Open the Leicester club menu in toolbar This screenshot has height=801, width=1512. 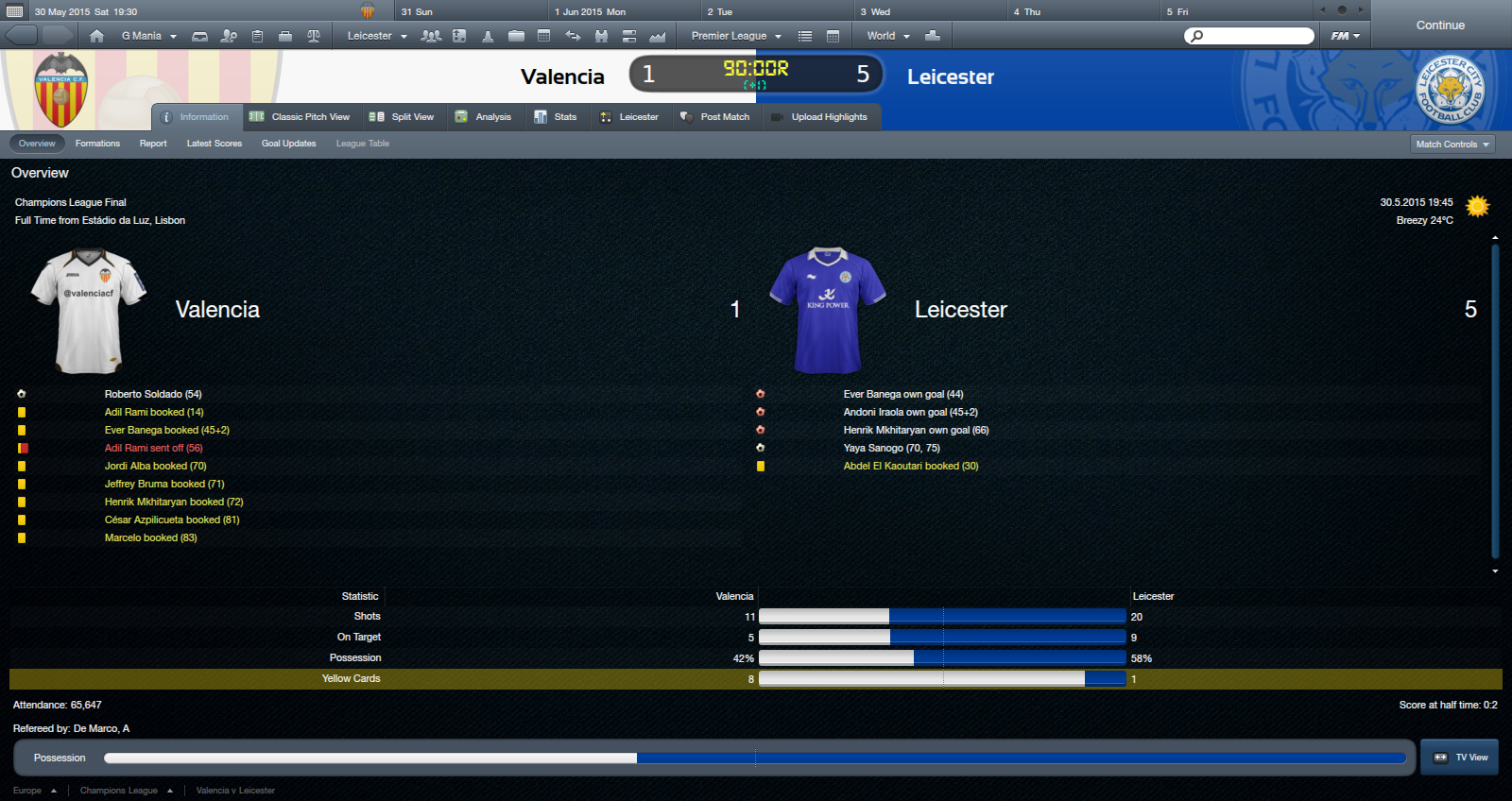point(376,36)
